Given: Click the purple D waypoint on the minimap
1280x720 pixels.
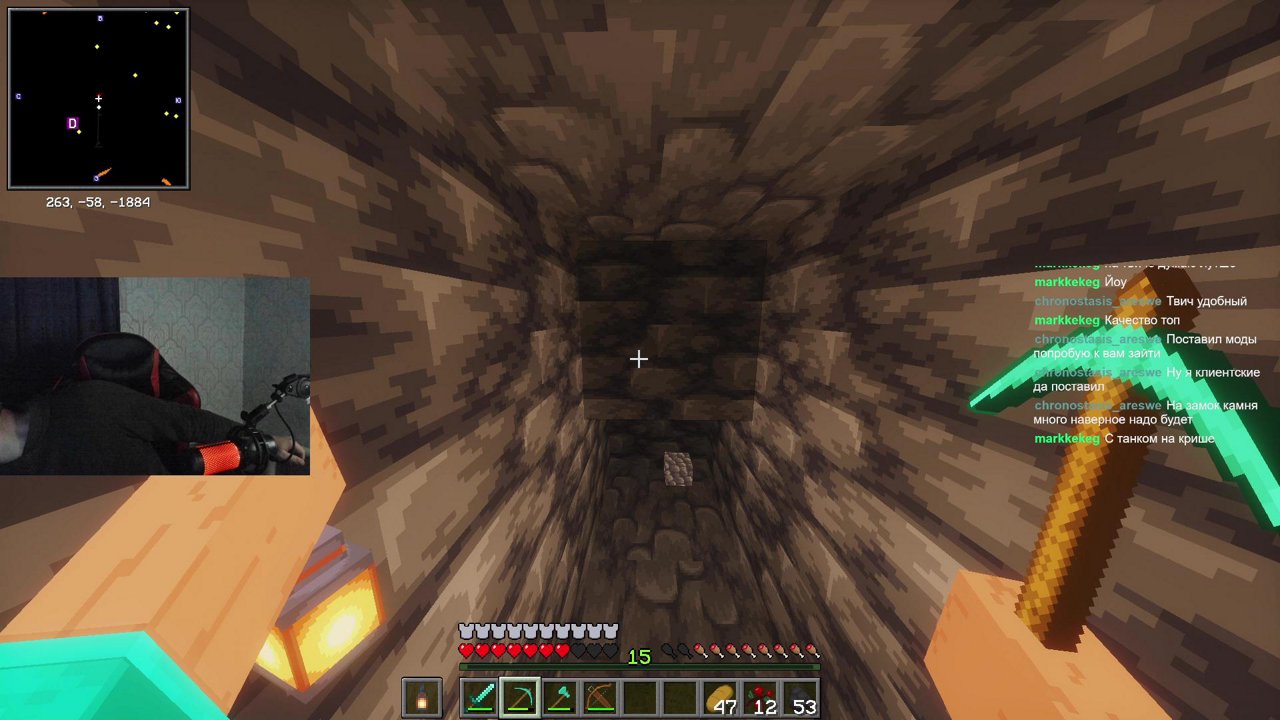Looking at the screenshot, I should (71, 124).
